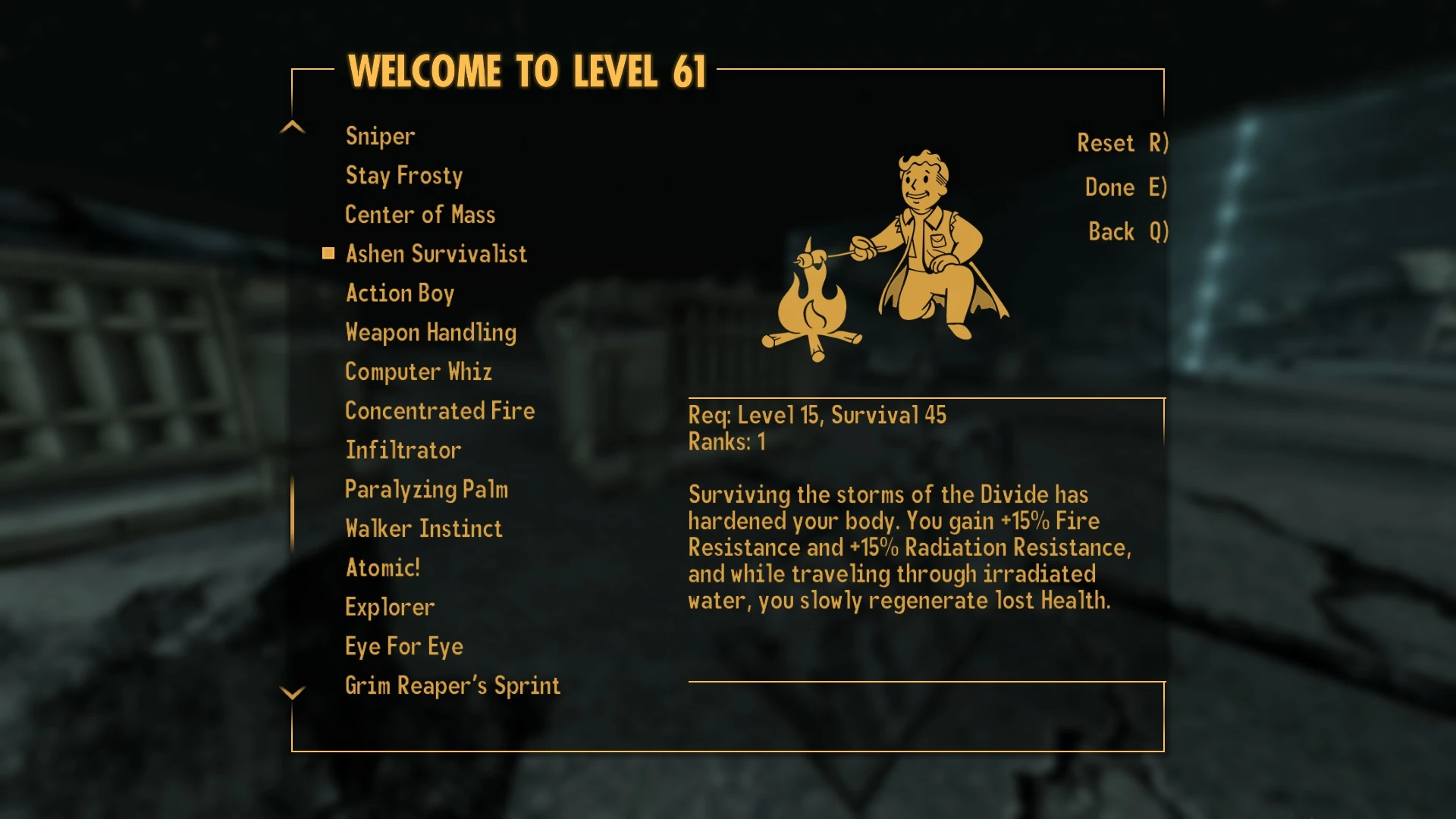
Task: Click the up arrow to scroll perk list
Action: point(291,127)
